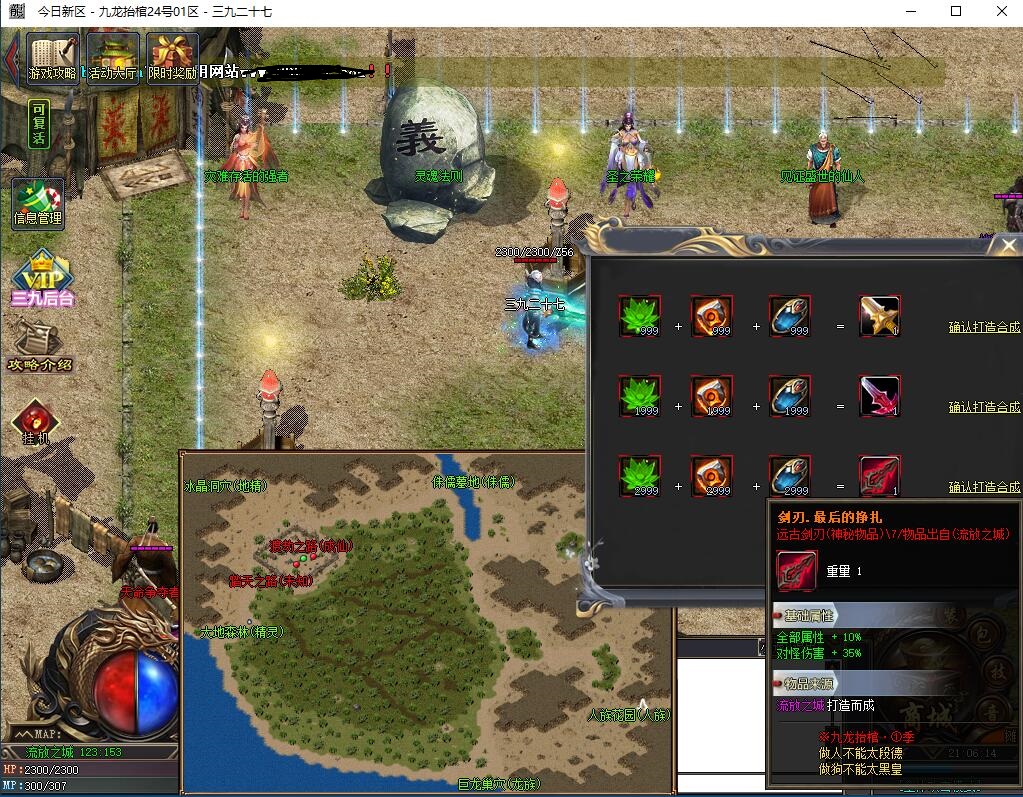Collapse the top icon bar with the left arrow

pos(11,58)
